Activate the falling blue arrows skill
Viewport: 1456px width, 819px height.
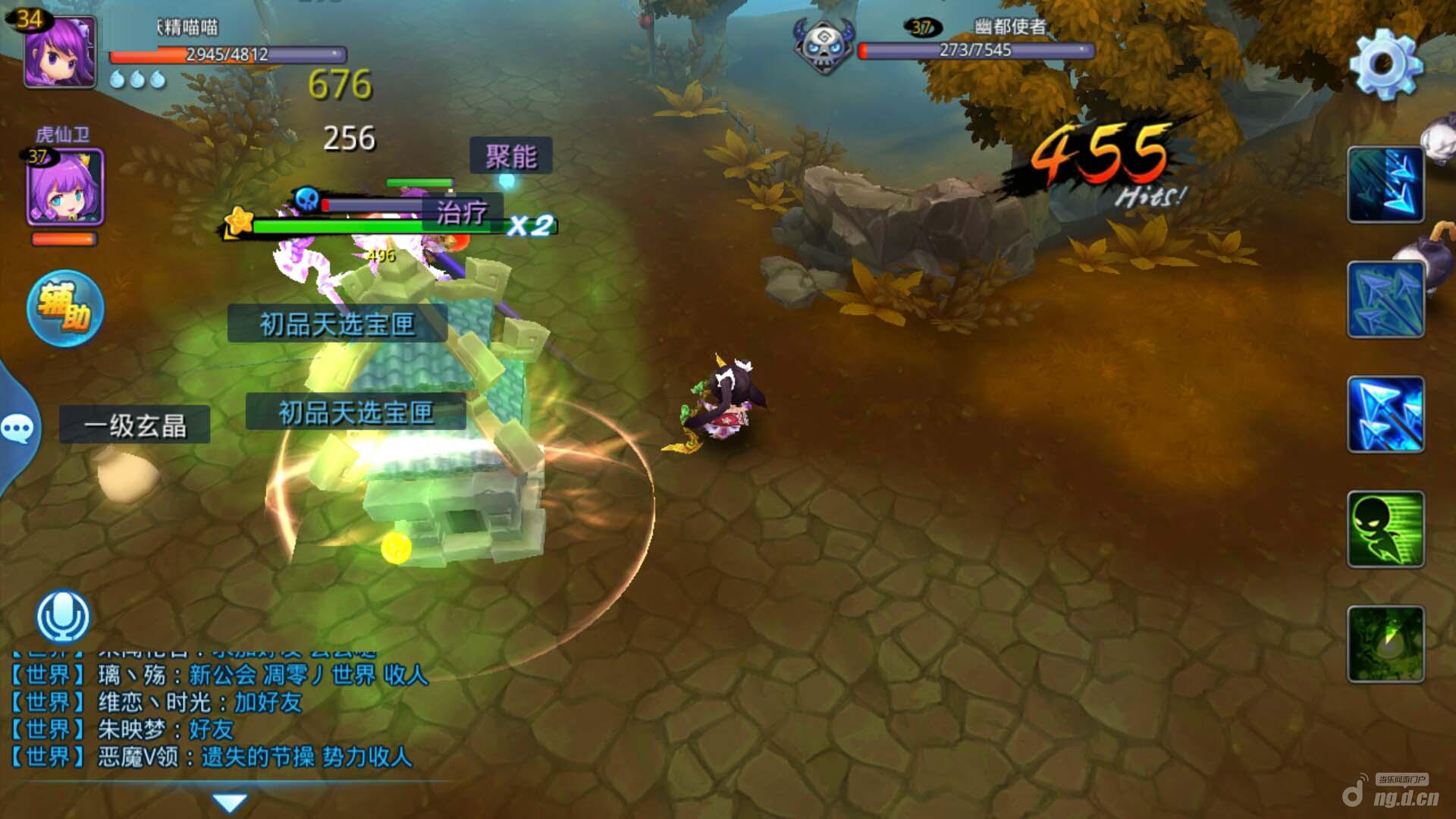[1385, 185]
